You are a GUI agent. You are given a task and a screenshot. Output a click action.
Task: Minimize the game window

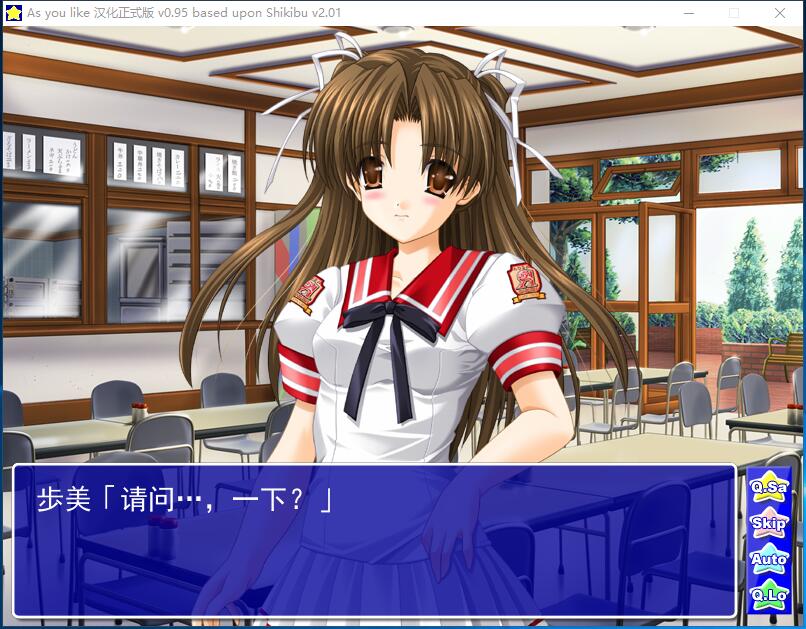(x=689, y=13)
